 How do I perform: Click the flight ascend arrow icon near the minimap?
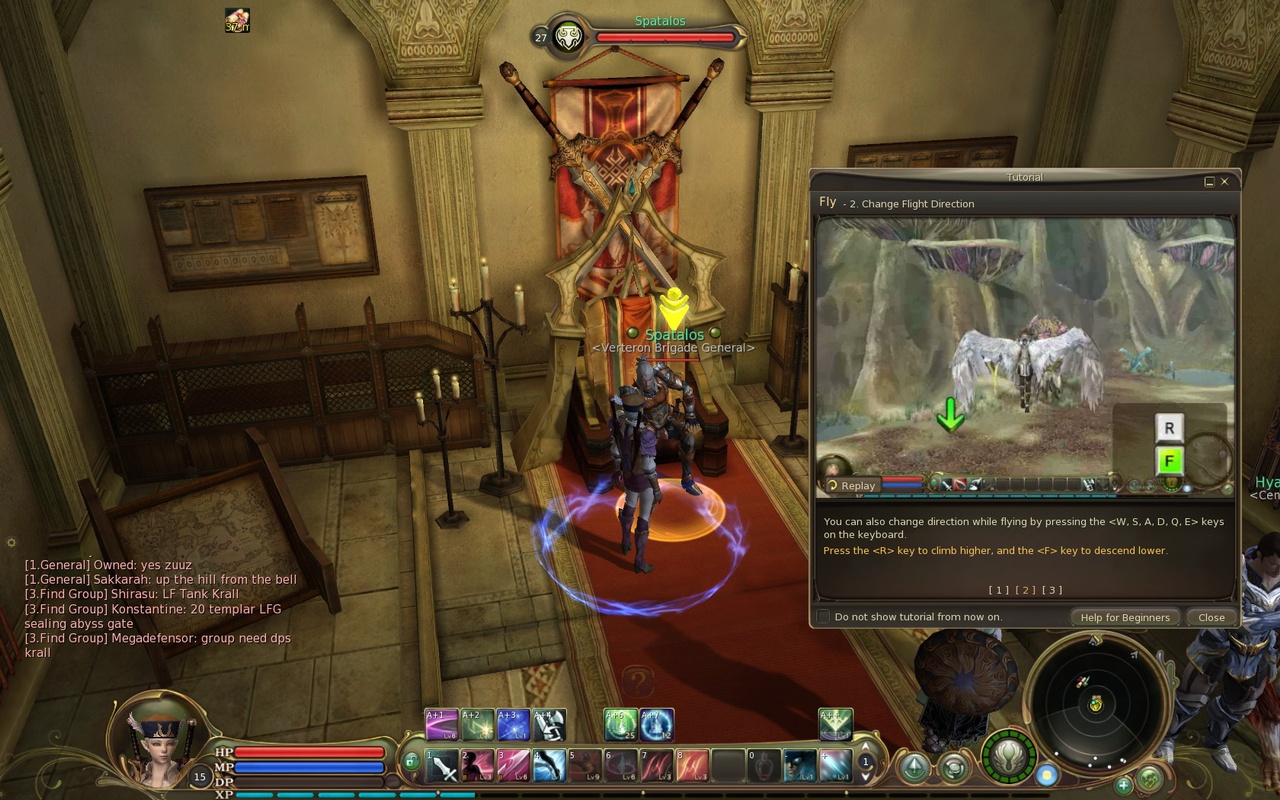pyautogui.click(x=916, y=766)
